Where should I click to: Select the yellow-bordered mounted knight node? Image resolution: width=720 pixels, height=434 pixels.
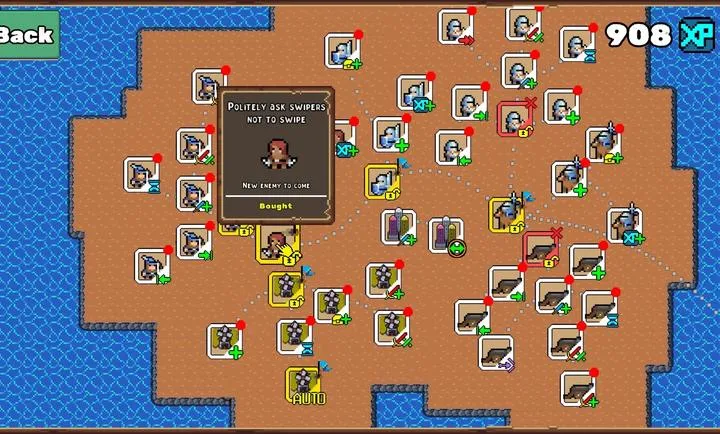507,214
